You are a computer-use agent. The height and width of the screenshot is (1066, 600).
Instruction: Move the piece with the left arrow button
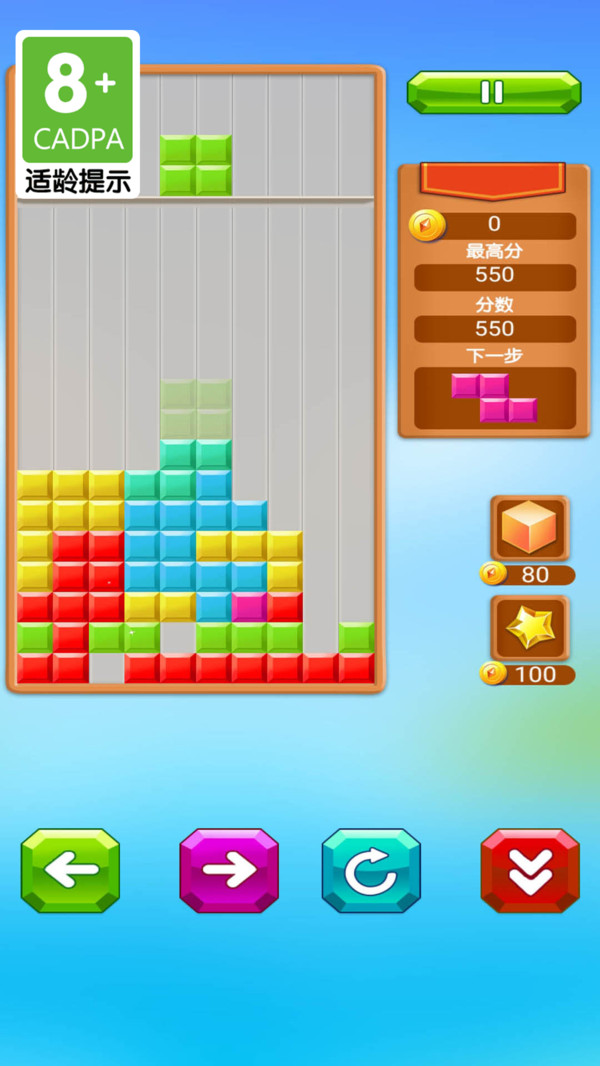(x=70, y=870)
